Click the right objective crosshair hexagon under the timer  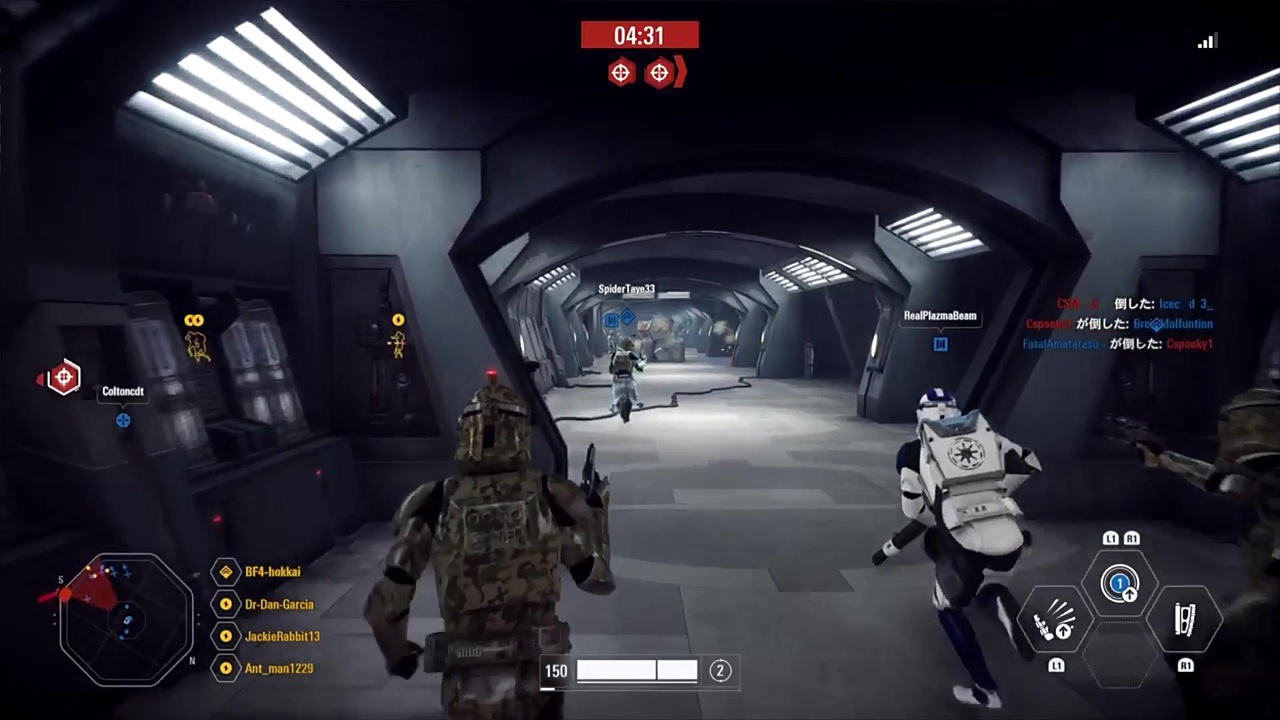[659, 73]
